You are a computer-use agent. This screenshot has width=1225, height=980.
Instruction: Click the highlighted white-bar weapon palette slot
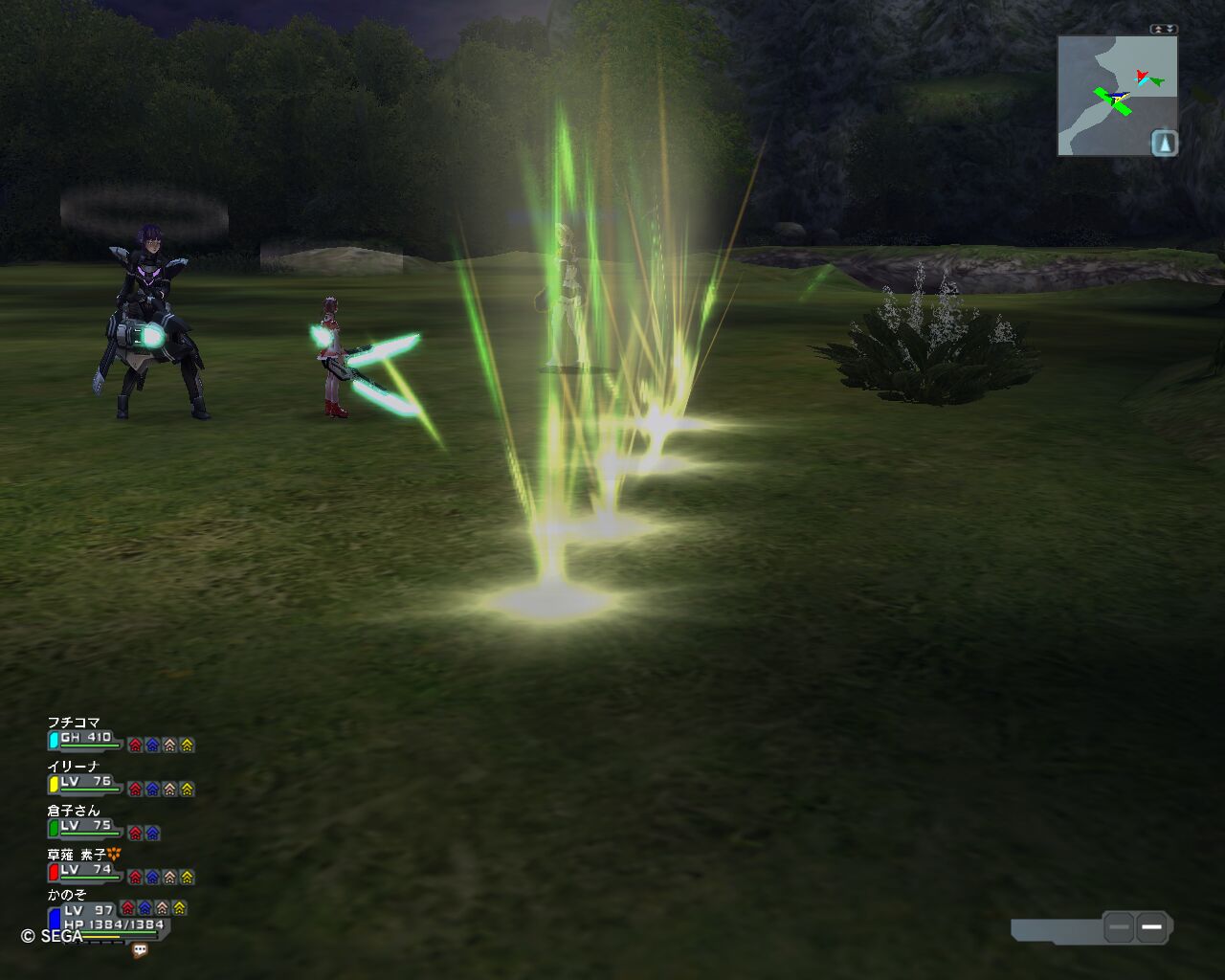pyautogui.click(x=1151, y=926)
